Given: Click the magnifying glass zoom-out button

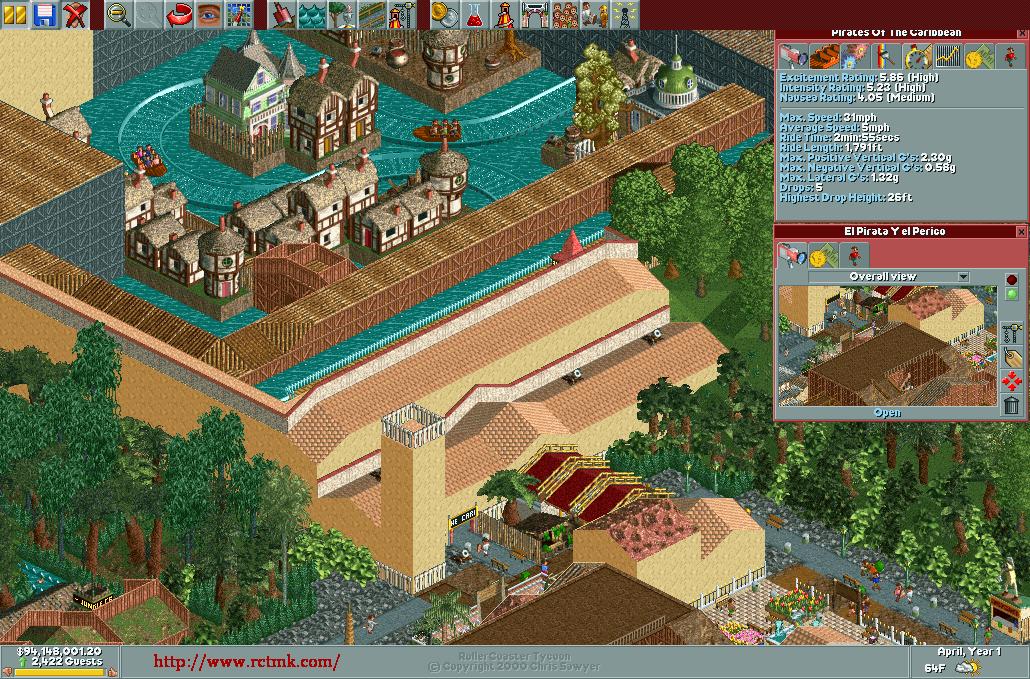Looking at the screenshot, I should pos(120,14).
